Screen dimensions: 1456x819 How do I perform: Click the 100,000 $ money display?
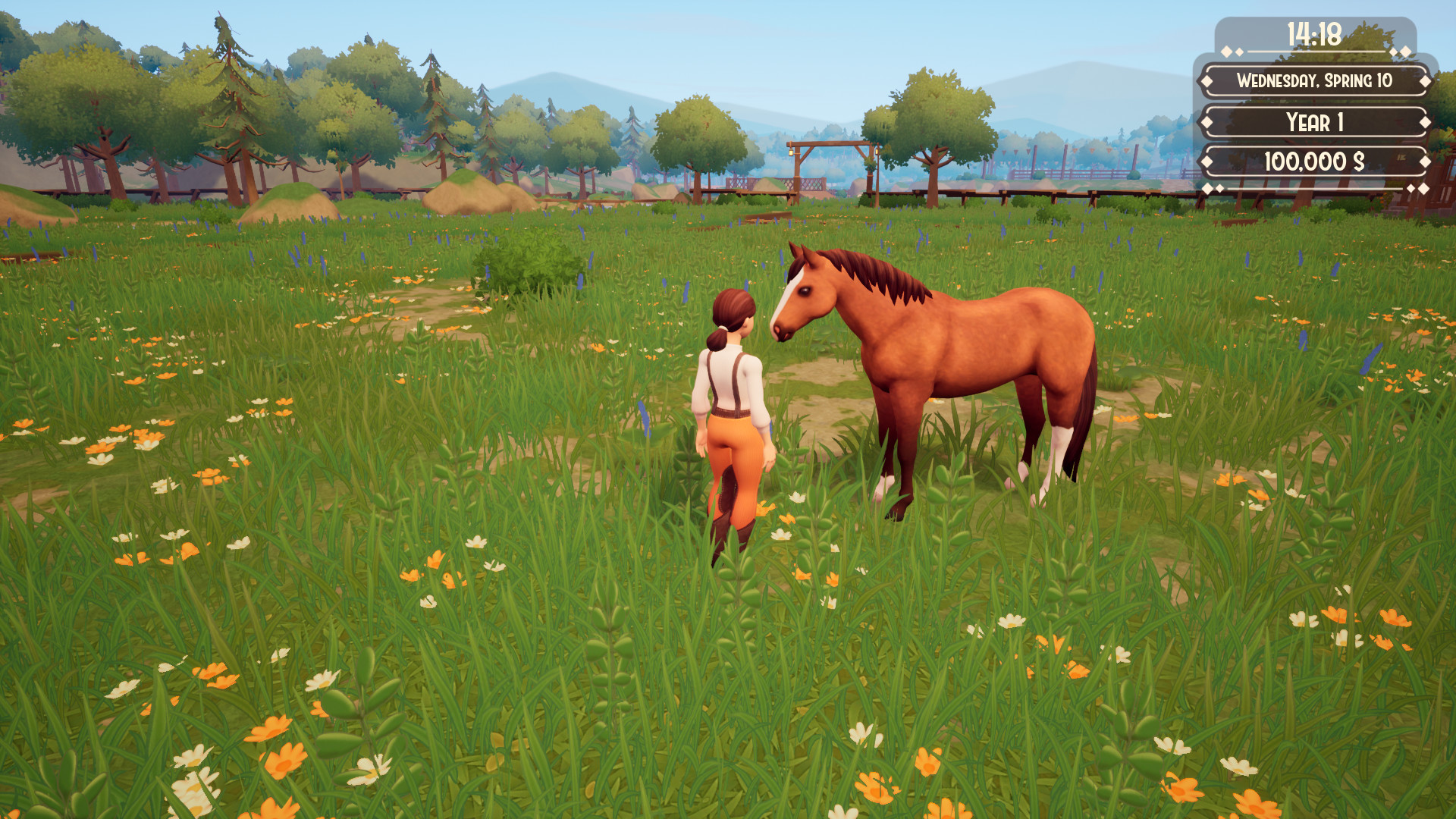pyautogui.click(x=1313, y=160)
